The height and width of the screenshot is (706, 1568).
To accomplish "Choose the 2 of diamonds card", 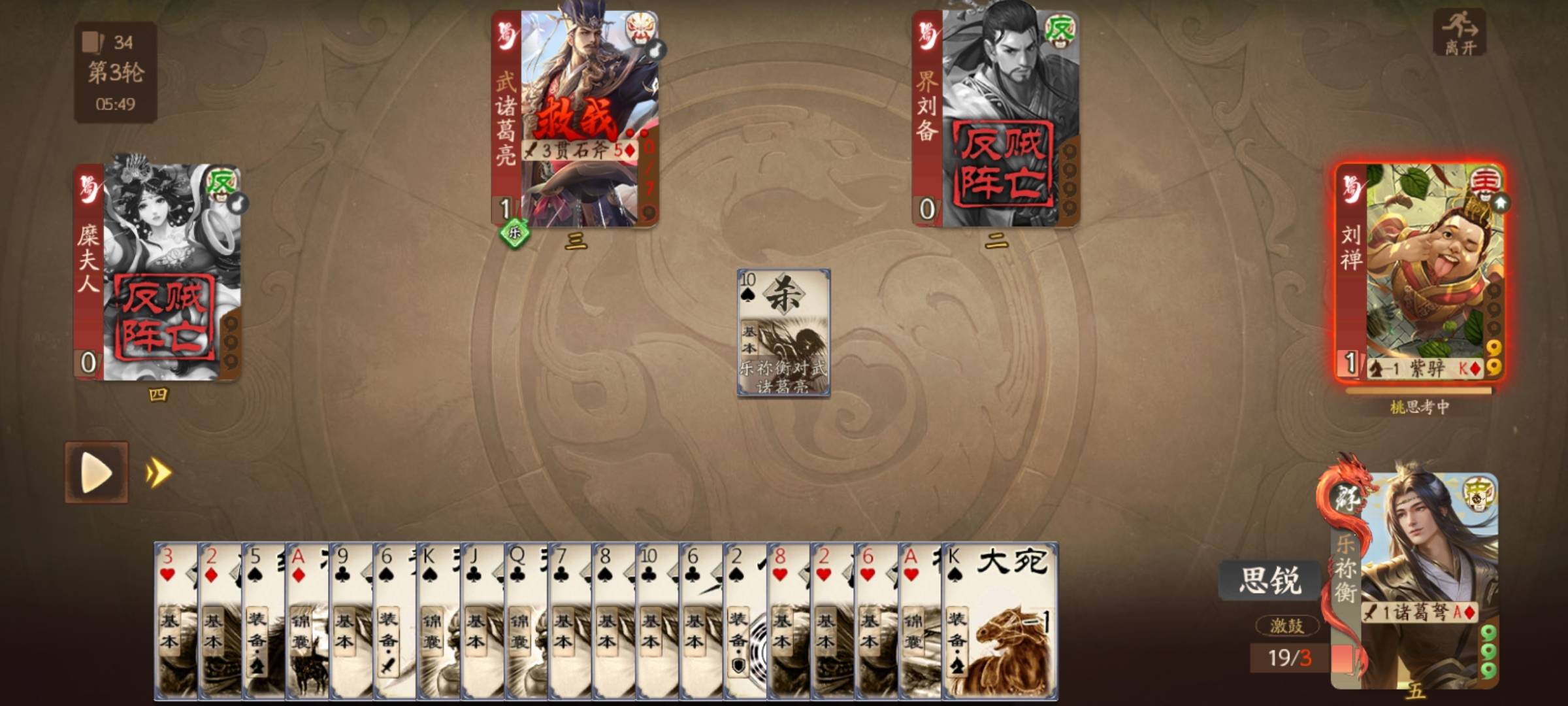I will (x=219, y=621).
